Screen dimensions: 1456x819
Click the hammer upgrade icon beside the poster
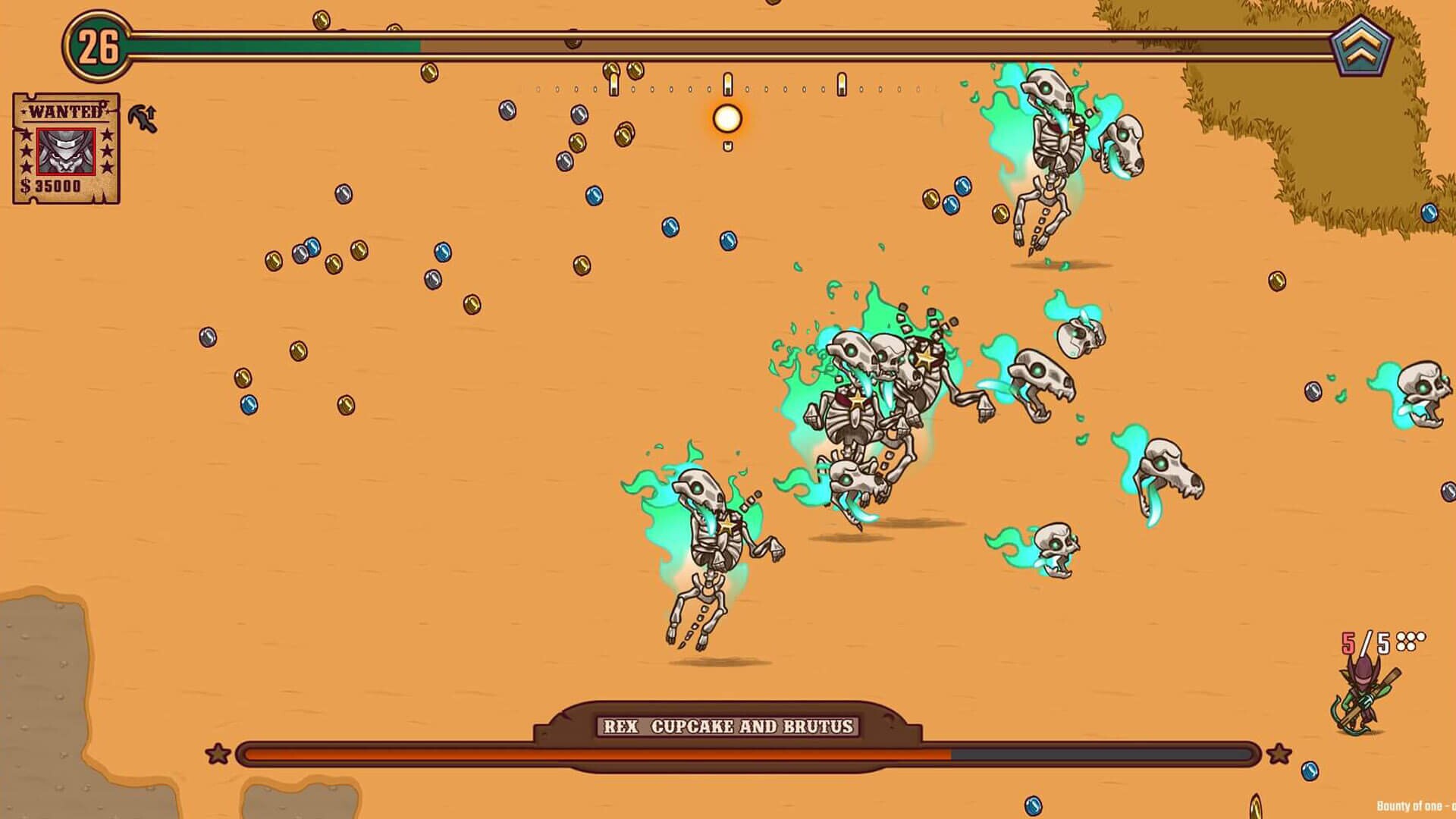(141, 118)
